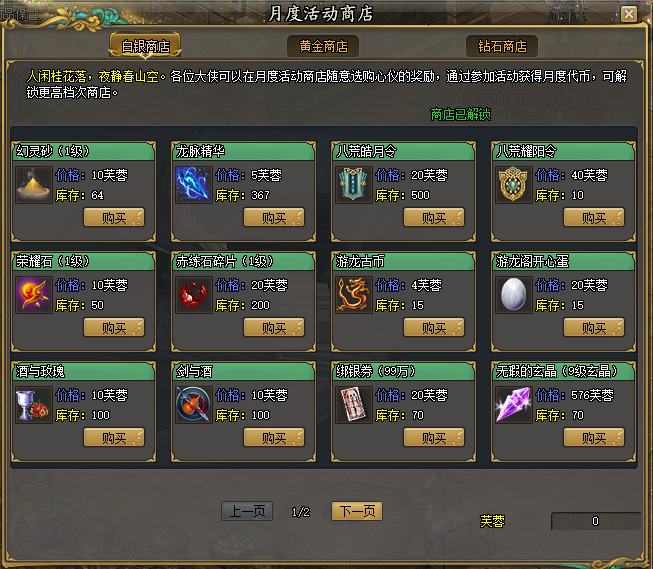Image resolution: width=653 pixels, height=569 pixels.
Task: Buy the 游龙古币 coin
Action: (433, 327)
